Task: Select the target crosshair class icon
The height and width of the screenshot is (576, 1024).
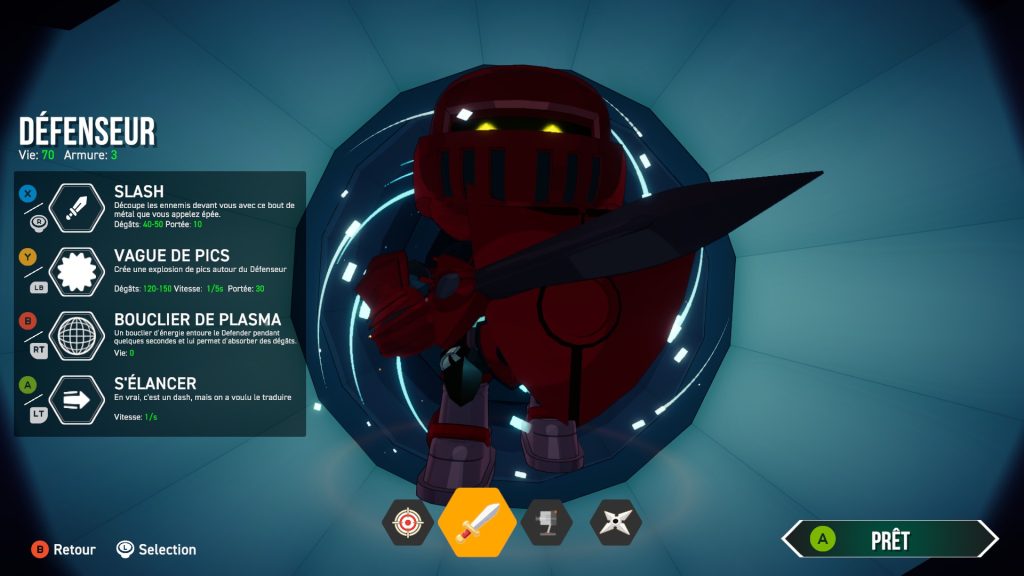Action: coord(407,522)
